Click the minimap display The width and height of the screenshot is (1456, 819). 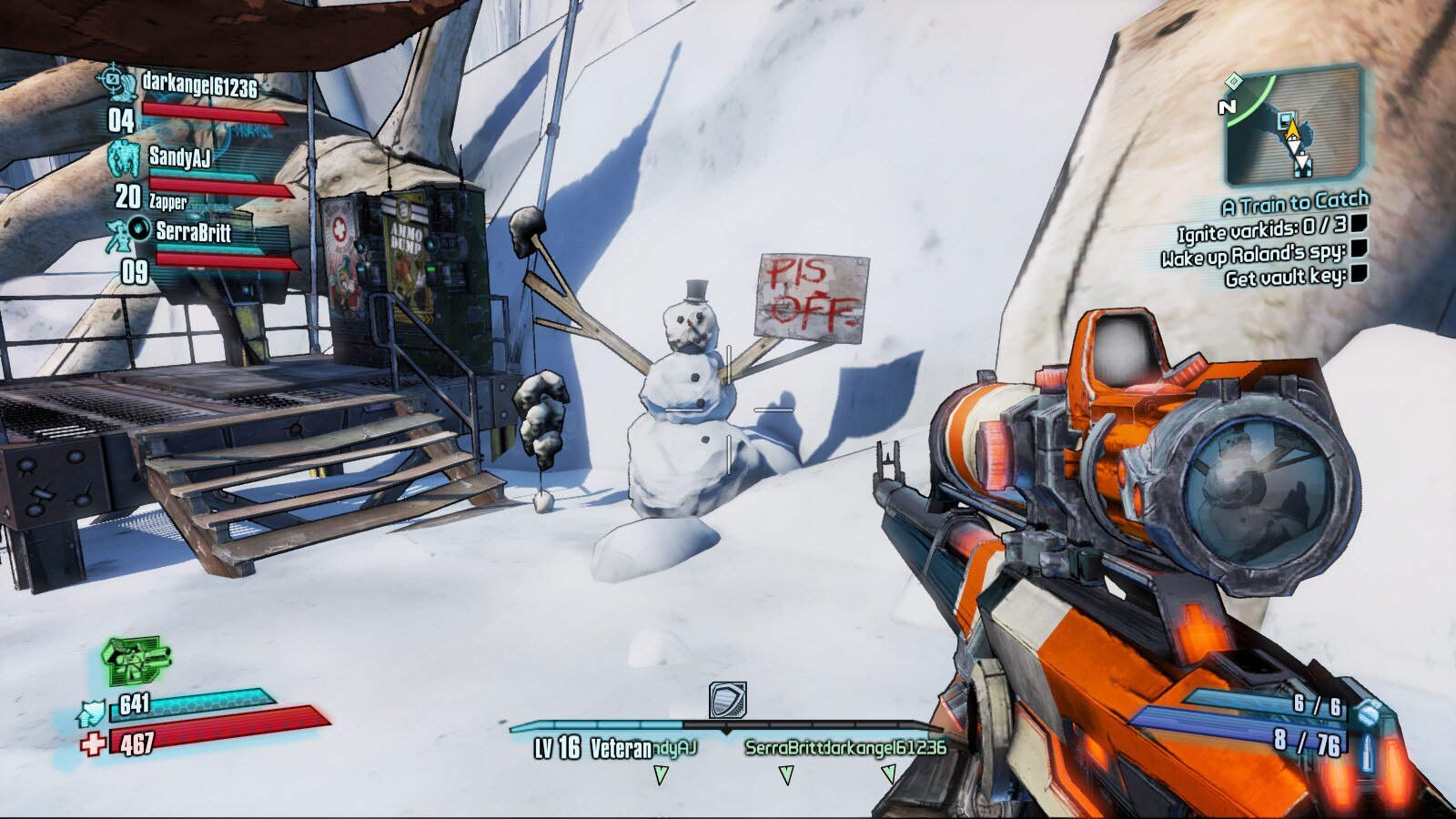coord(1291,127)
